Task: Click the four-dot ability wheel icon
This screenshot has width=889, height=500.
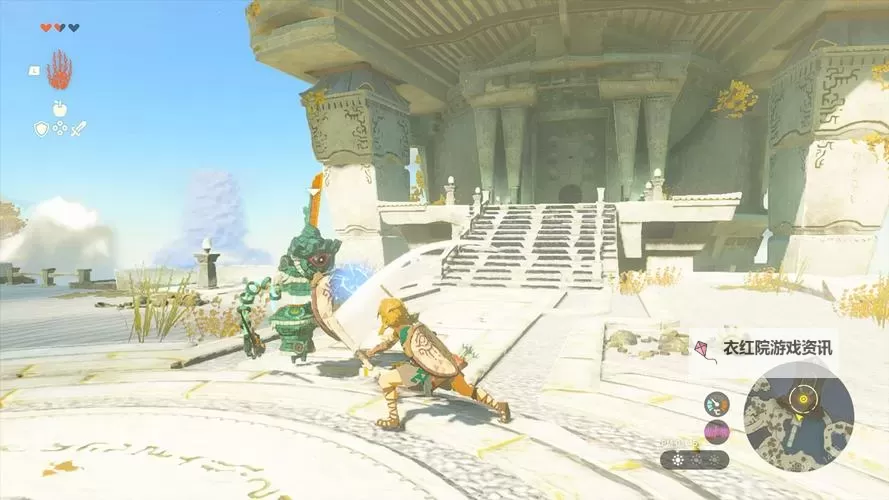Action: coord(60,128)
